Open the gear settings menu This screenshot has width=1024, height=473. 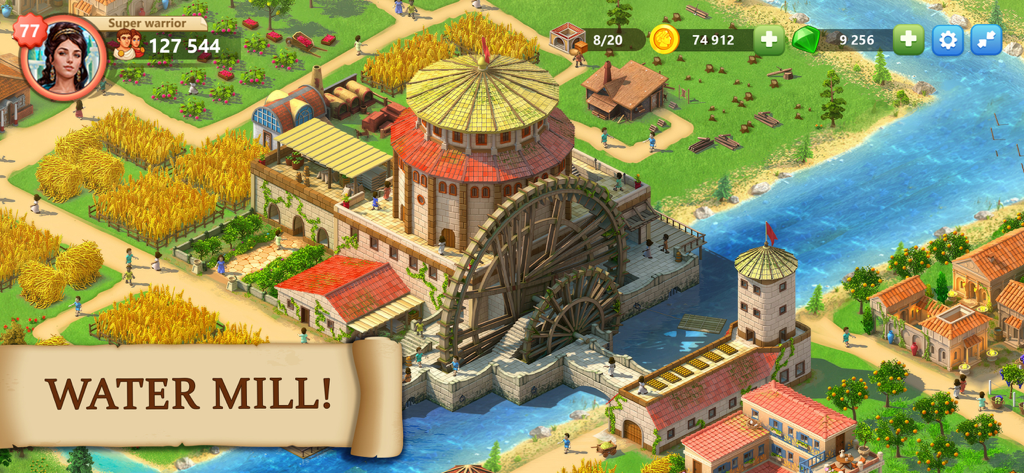tap(947, 40)
